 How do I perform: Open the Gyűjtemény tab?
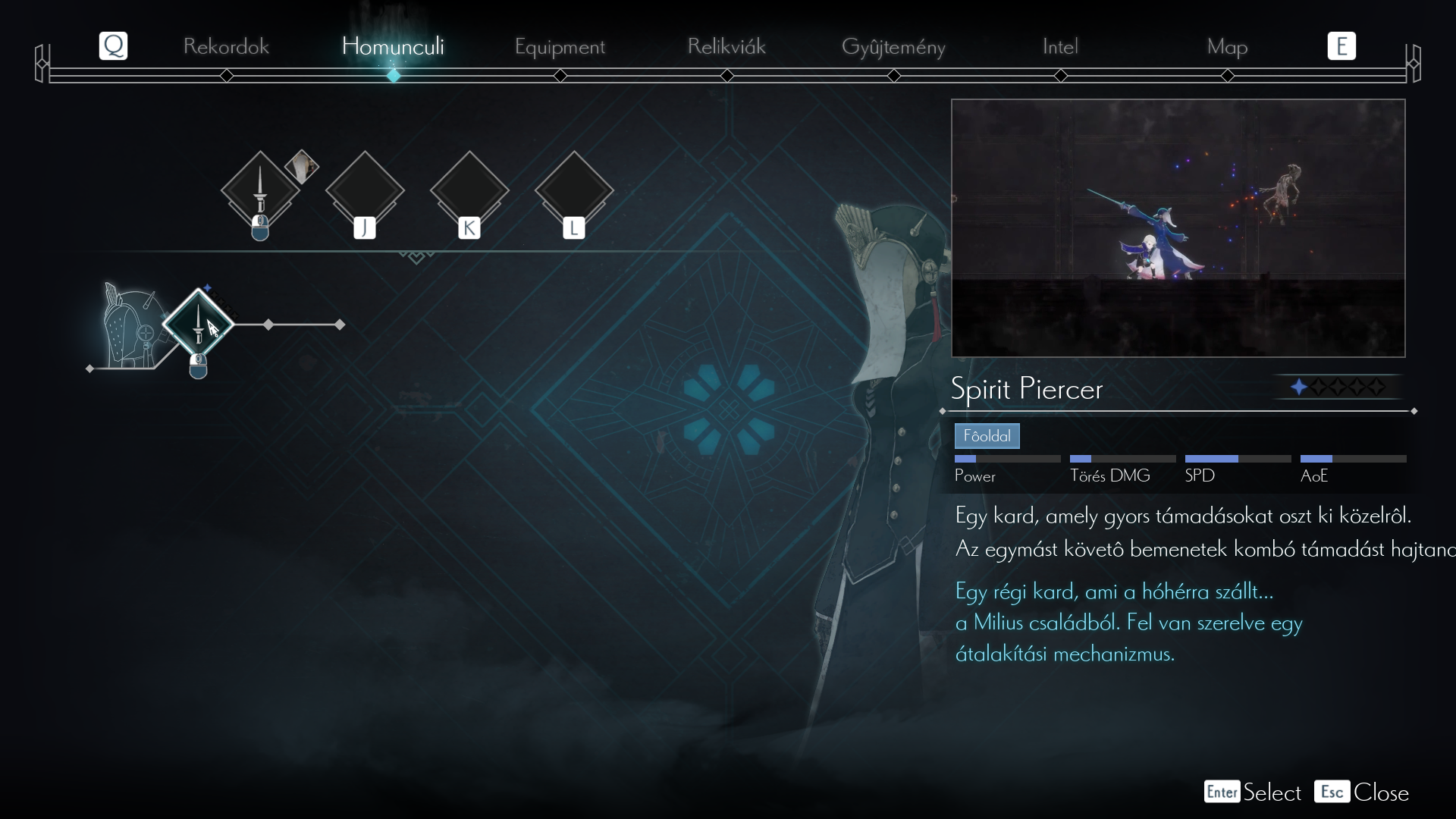point(893,46)
